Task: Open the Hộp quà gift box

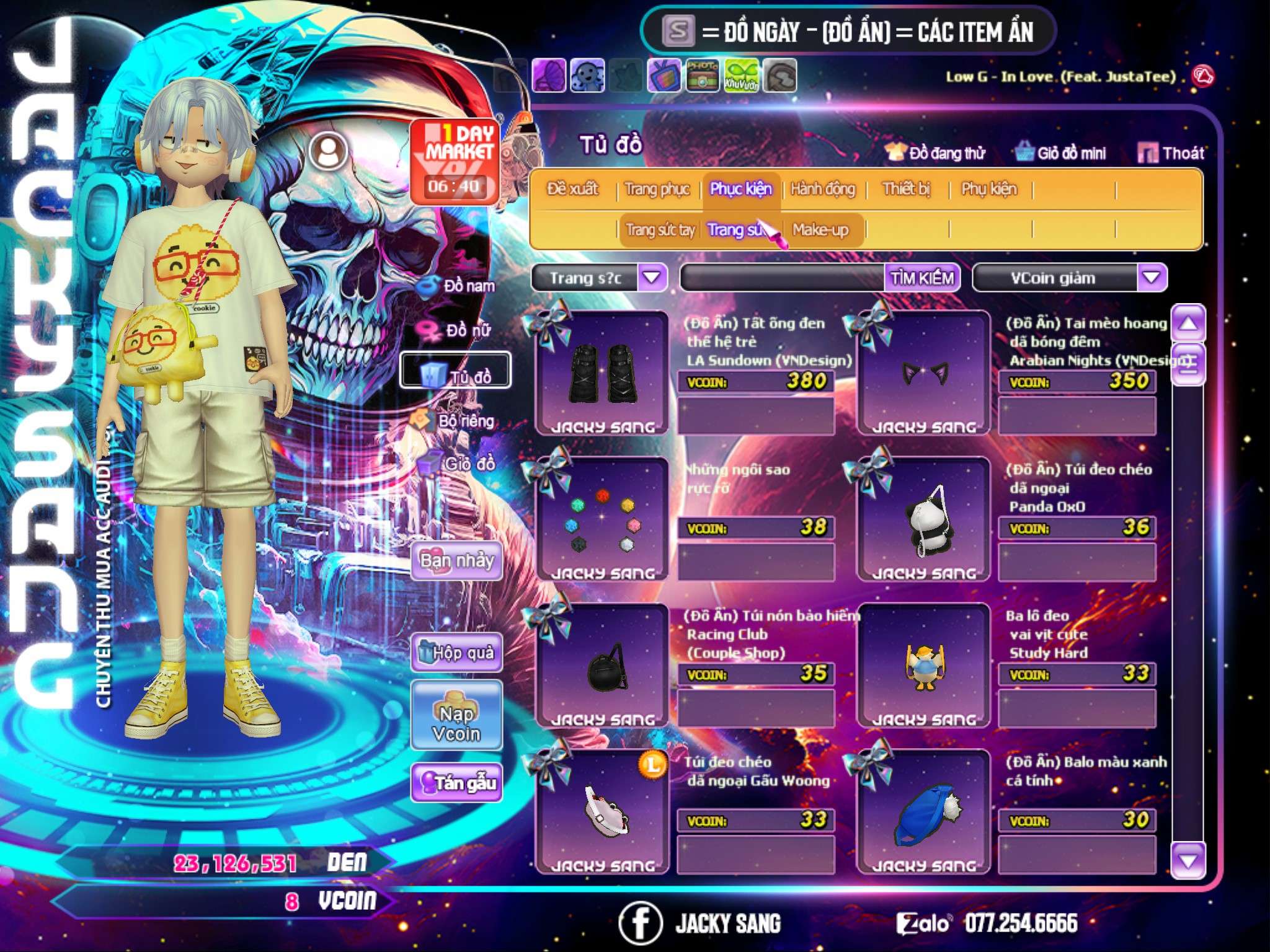Action: (x=457, y=653)
